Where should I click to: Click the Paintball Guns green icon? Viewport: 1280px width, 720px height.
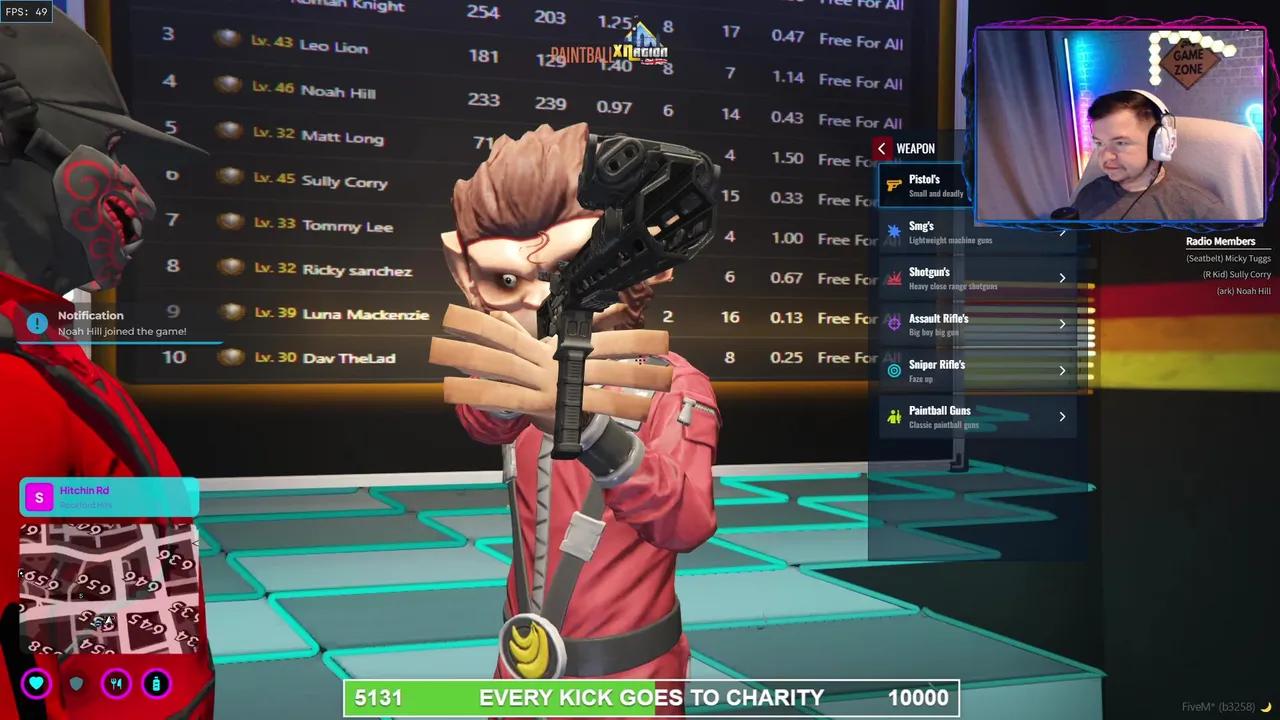pyautogui.click(x=894, y=416)
